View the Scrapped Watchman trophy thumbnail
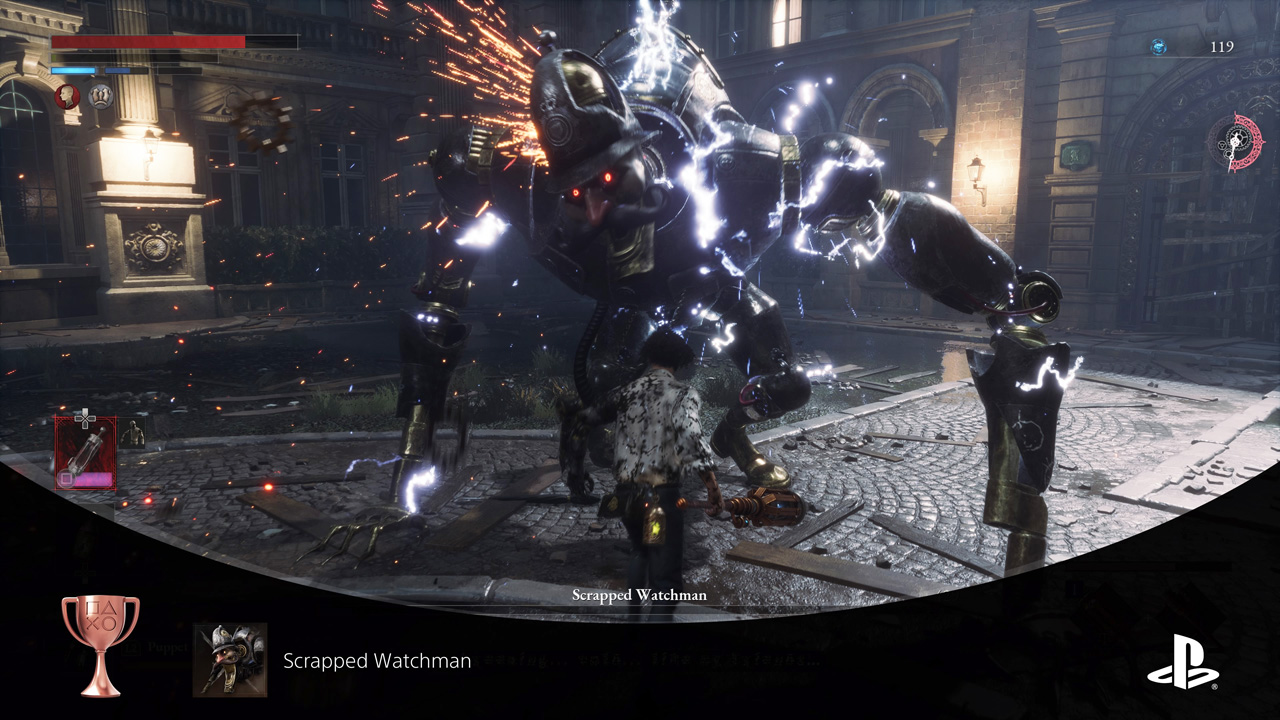 [230, 660]
